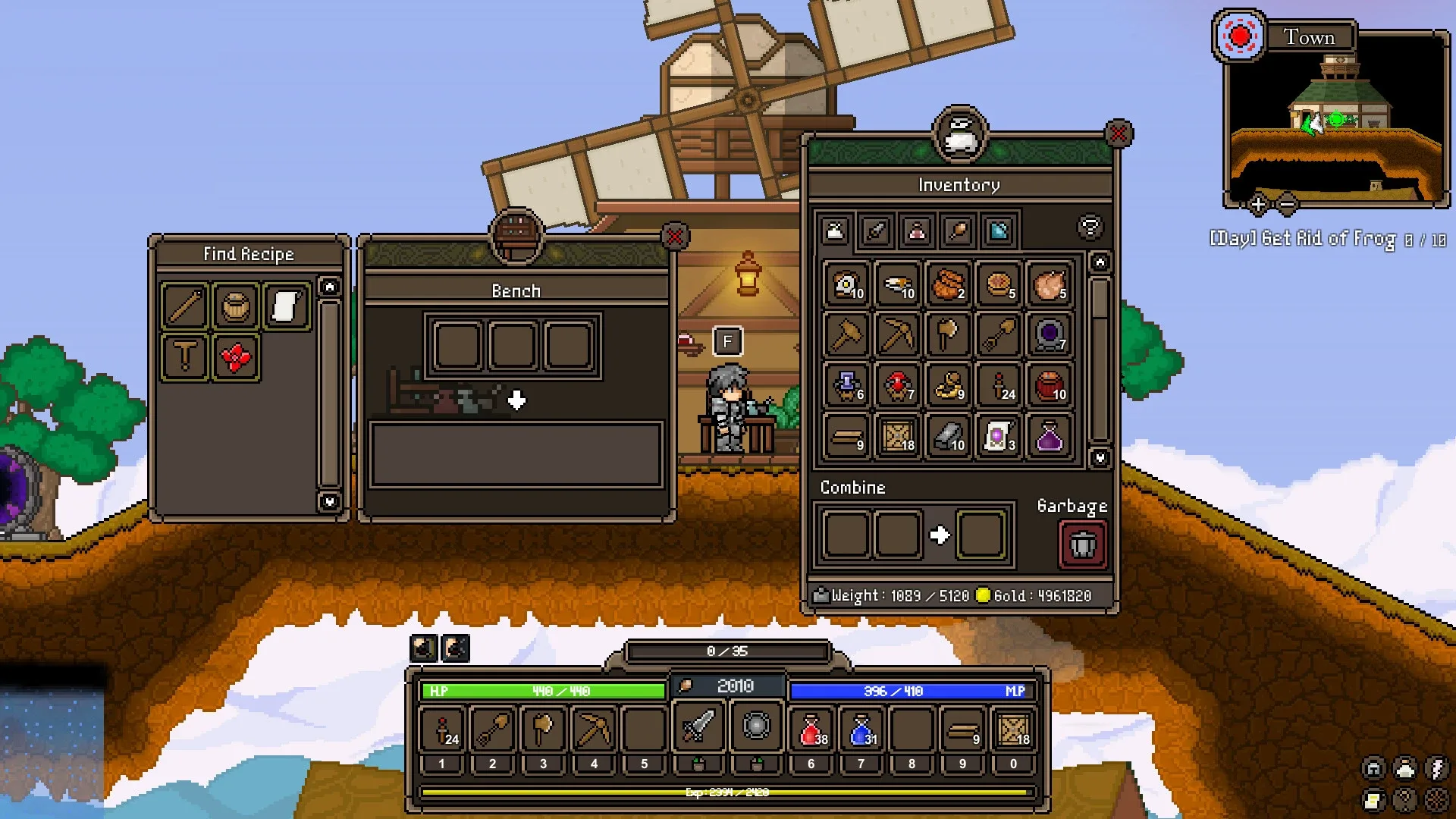Image resolution: width=1456 pixels, height=819 pixels.
Task: Use the red health potion hotbar slot
Action: [811, 730]
